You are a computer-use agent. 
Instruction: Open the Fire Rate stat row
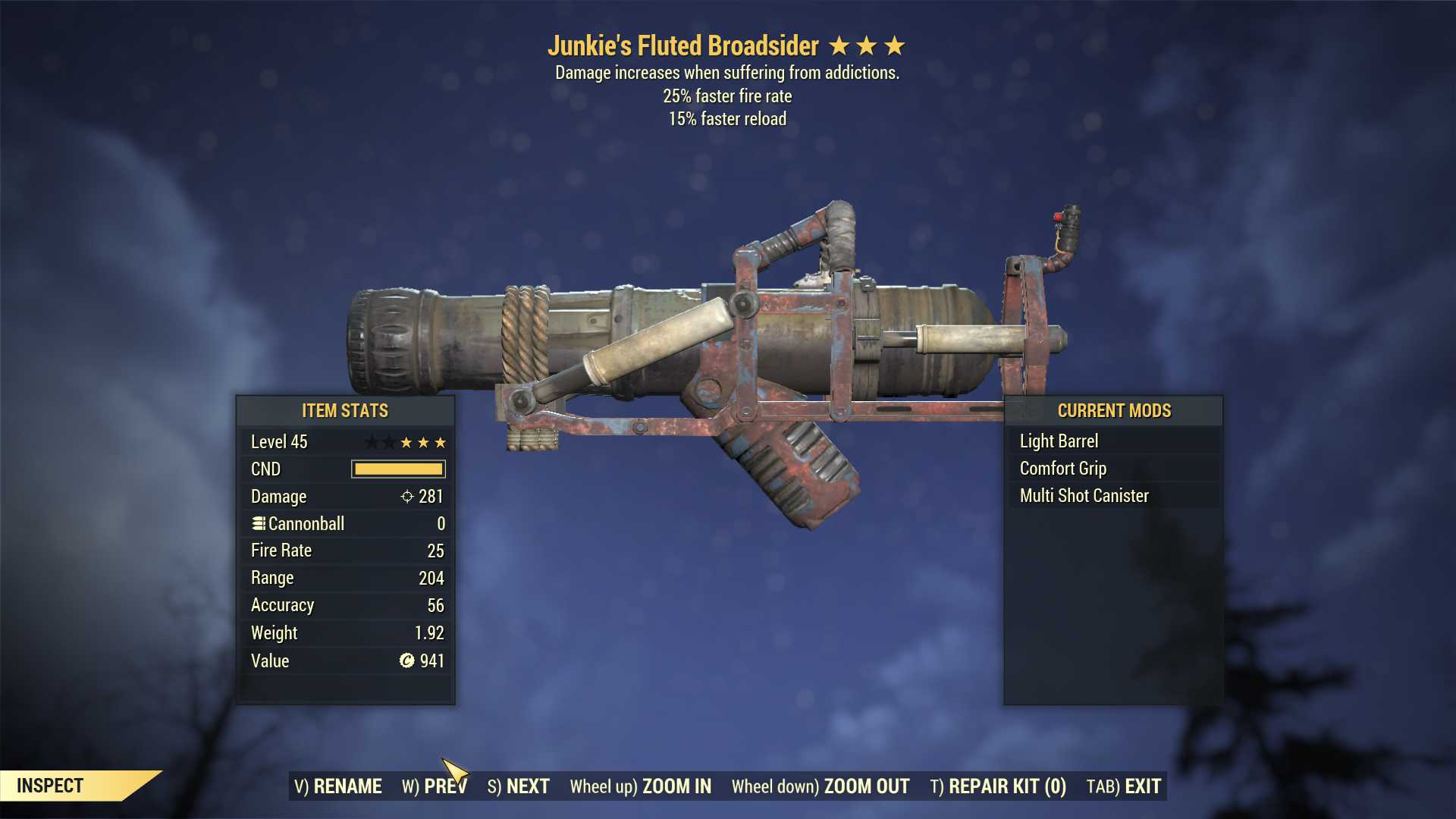click(x=345, y=551)
